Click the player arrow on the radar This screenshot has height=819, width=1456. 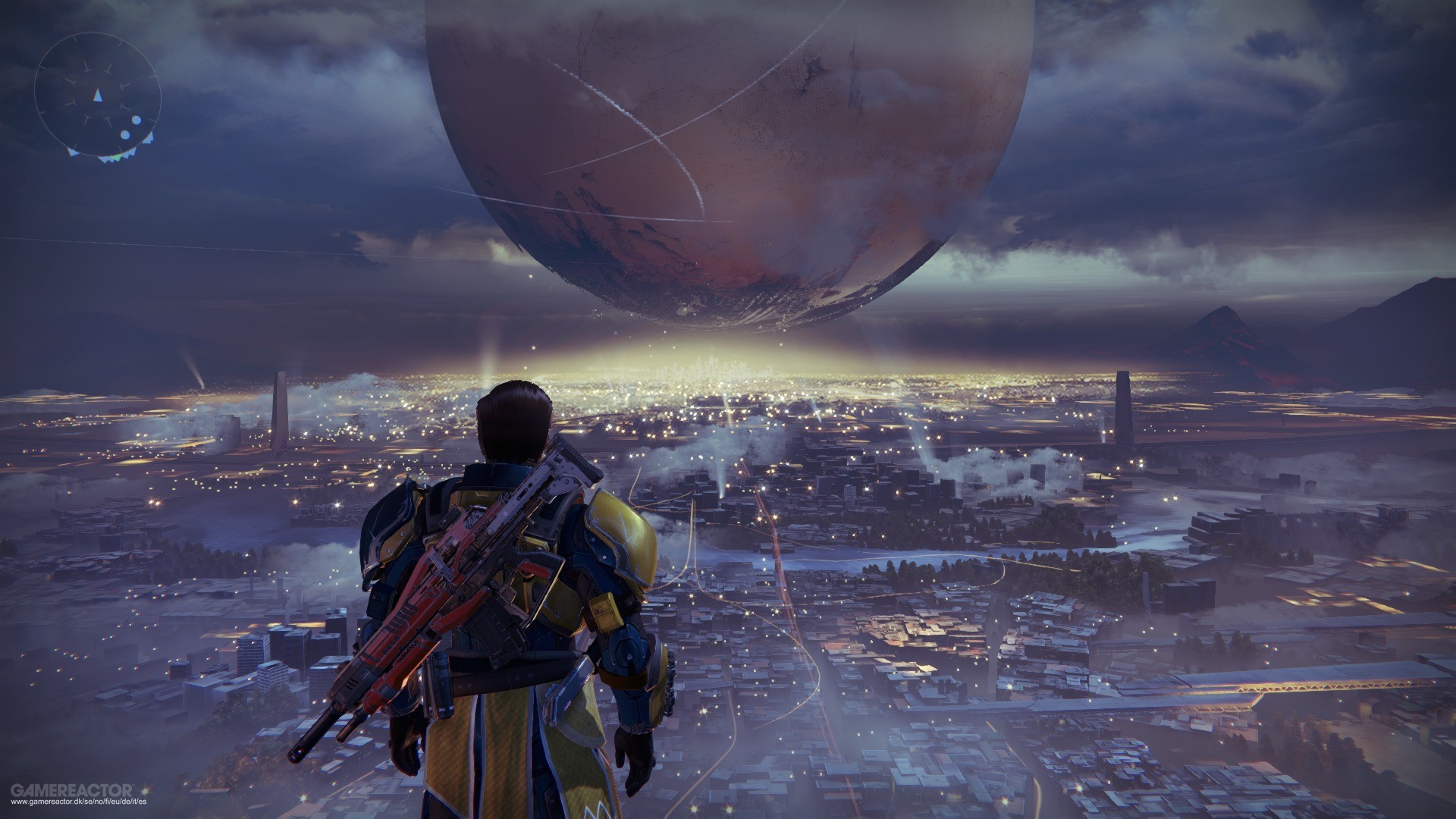tap(98, 94)
